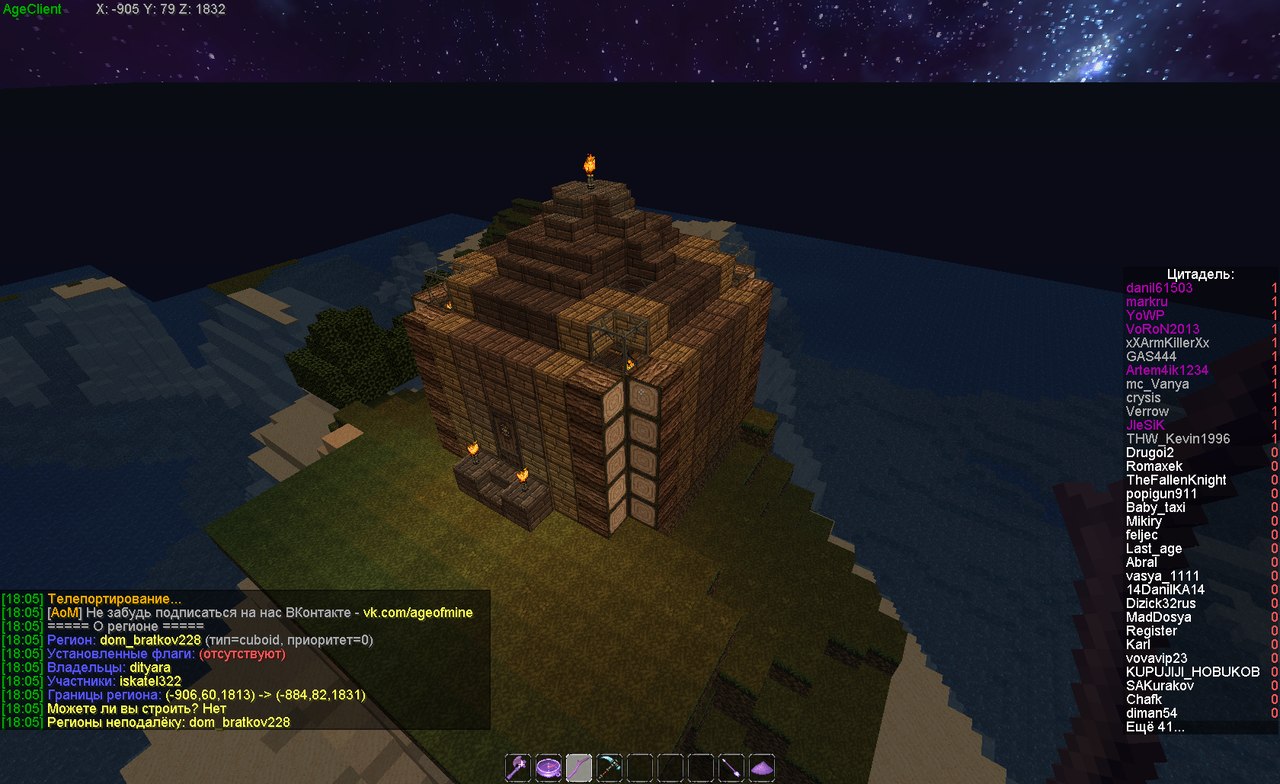Equip the teal pickaxe from the hotbar

pos(610,767)
